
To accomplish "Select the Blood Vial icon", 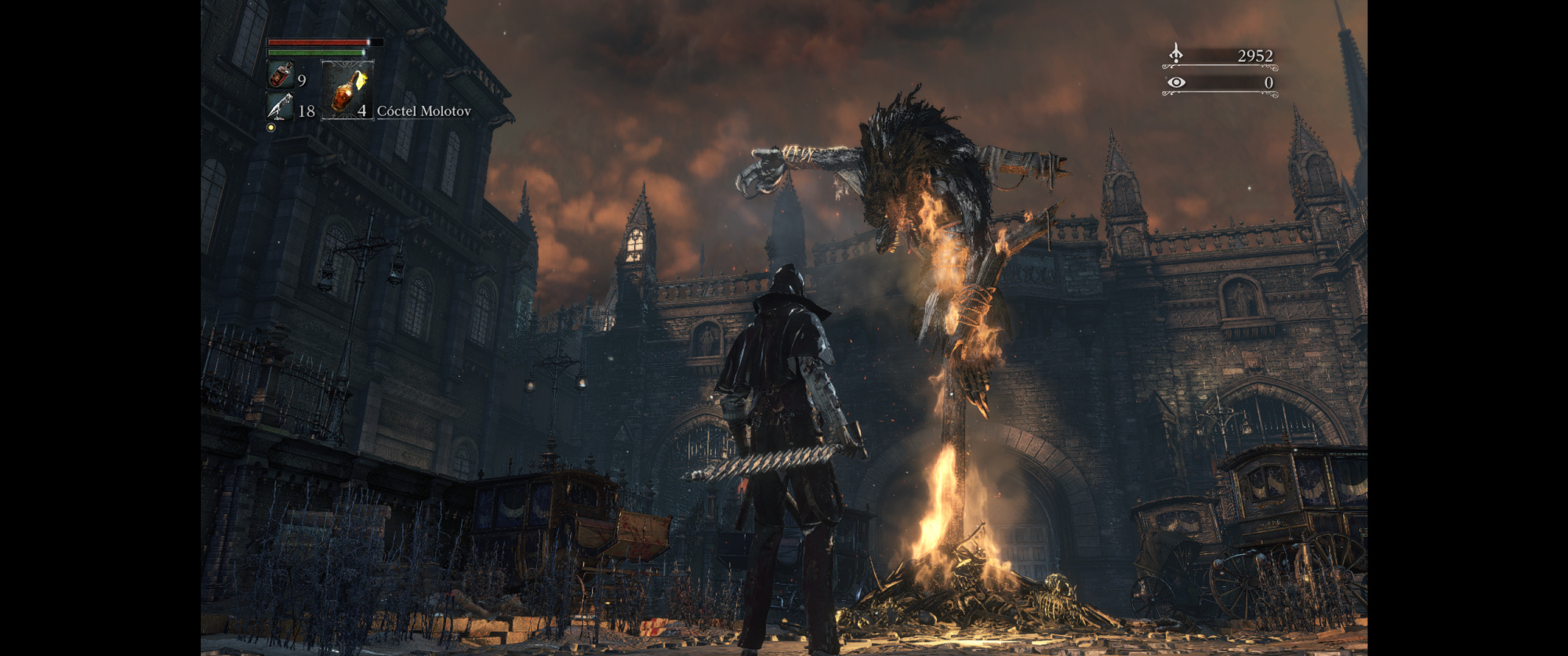I will coord(281,76).
